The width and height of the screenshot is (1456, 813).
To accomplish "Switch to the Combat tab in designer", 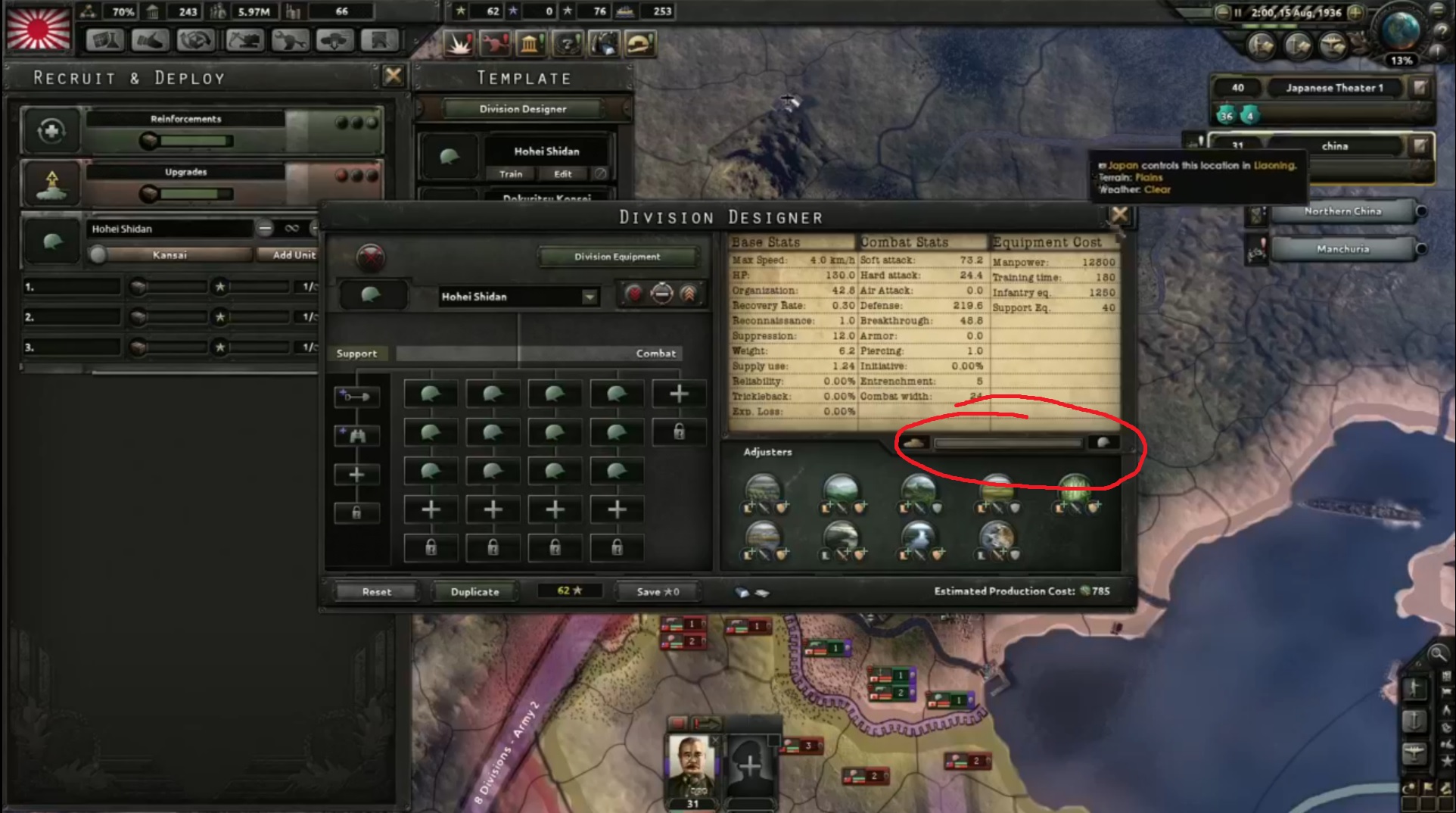I will pos(655,353).
